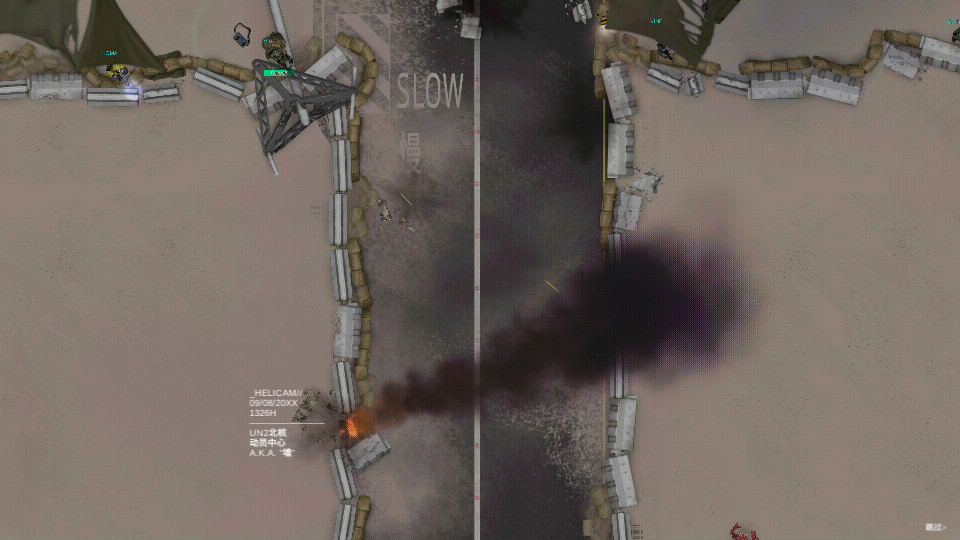The image size is (960, 540).
Task: Skip the cutscene with the 跳过 button
Action: [x=934, y=526]
